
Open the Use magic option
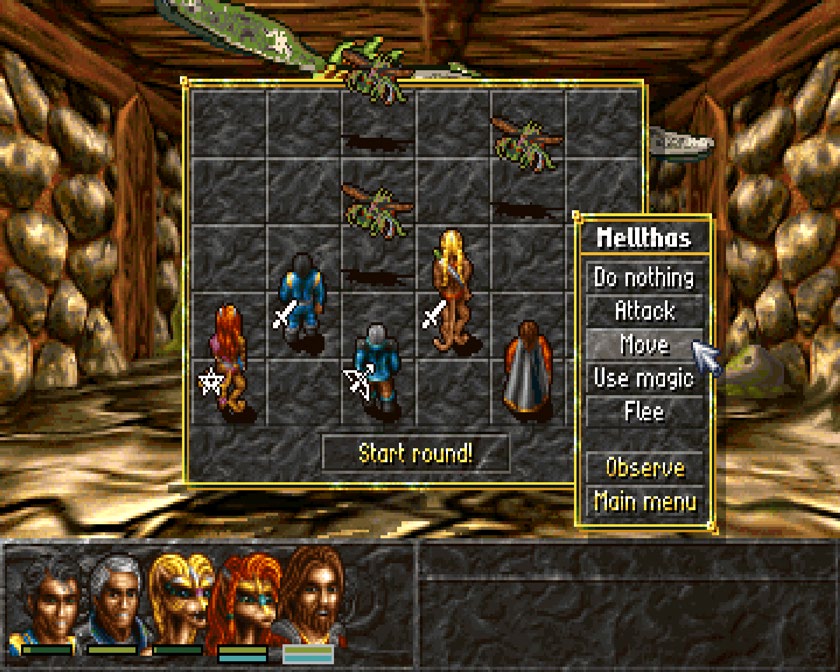coord(644,378)
